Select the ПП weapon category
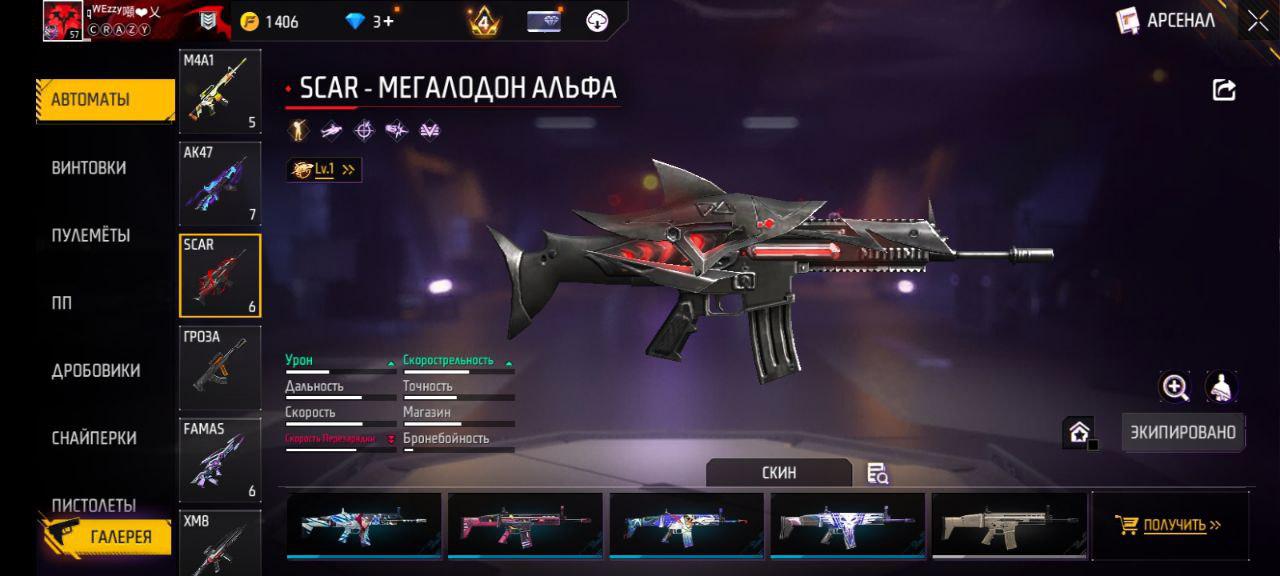This screenshot has height=576, width=1280. click(x=62, y=304)
